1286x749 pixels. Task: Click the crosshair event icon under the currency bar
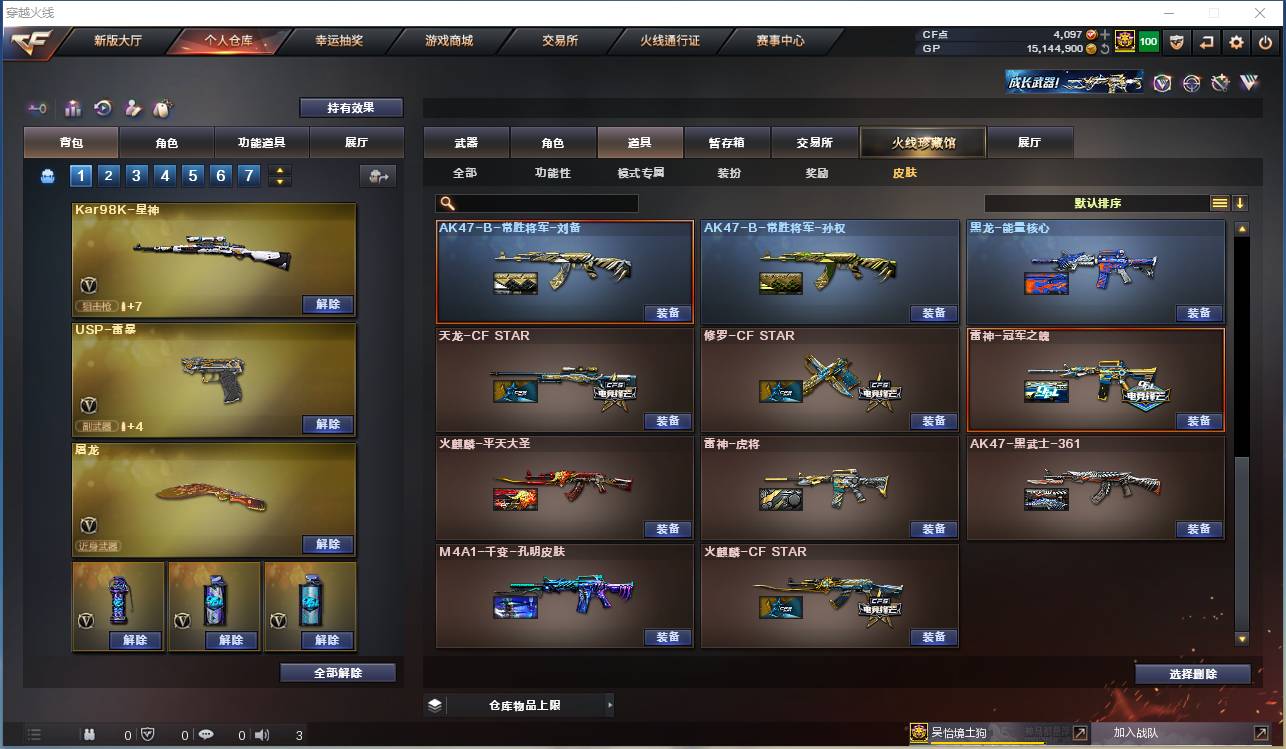(1192, 83)
